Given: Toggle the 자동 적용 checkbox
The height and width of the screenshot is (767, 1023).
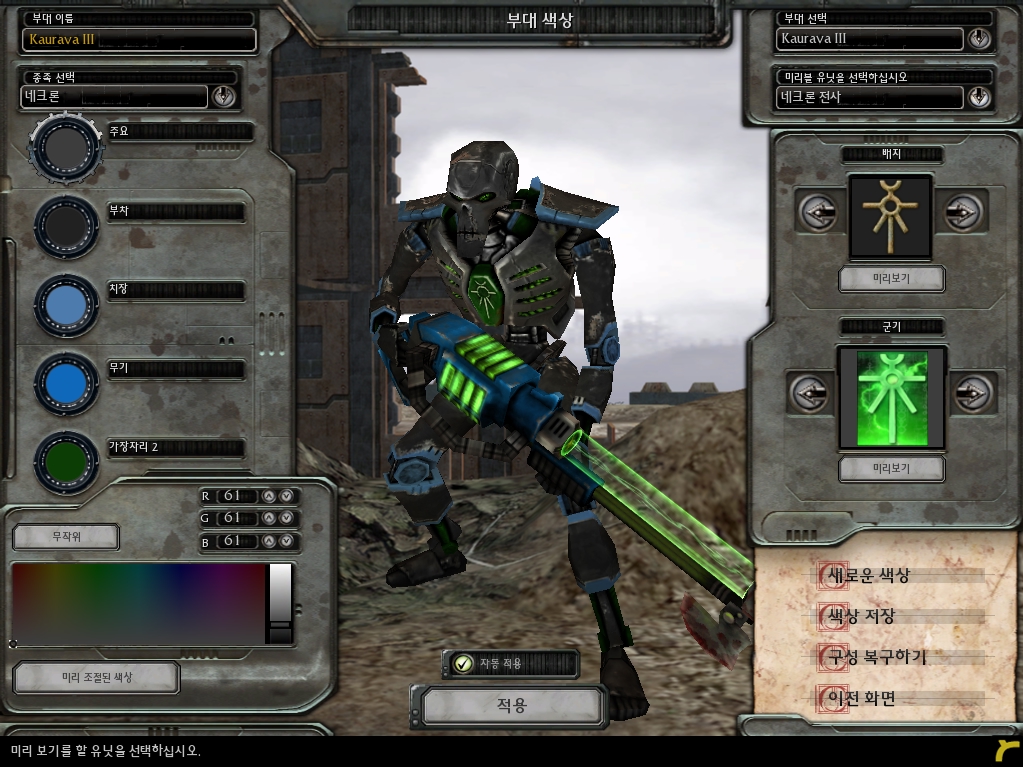Looking at the screenshot, I should point(463,663).
